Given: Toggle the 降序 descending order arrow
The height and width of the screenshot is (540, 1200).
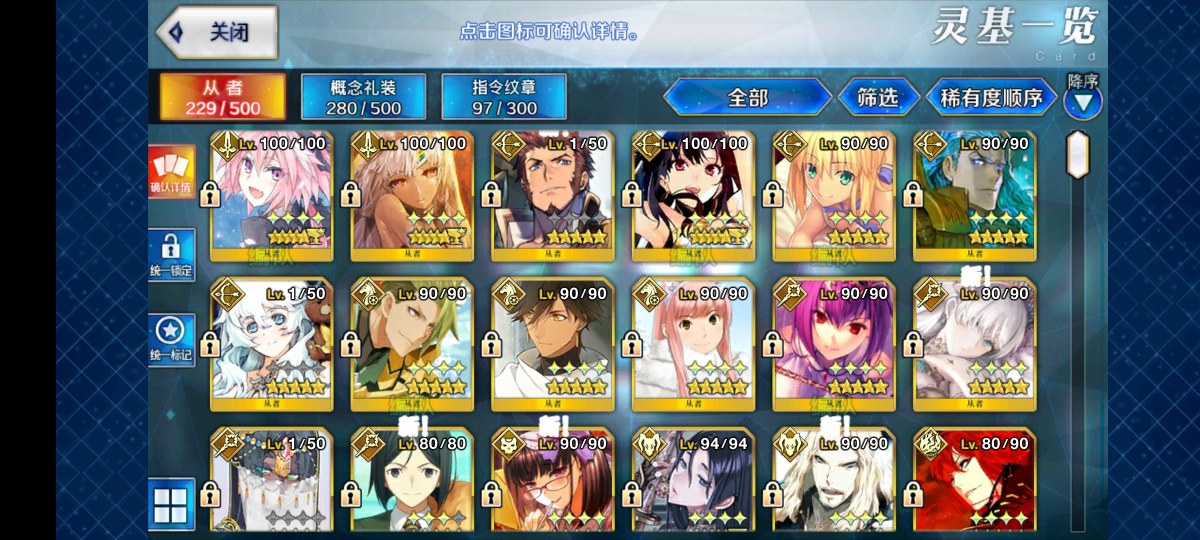Looking at the screenshot, I should tap(1083, 101).
